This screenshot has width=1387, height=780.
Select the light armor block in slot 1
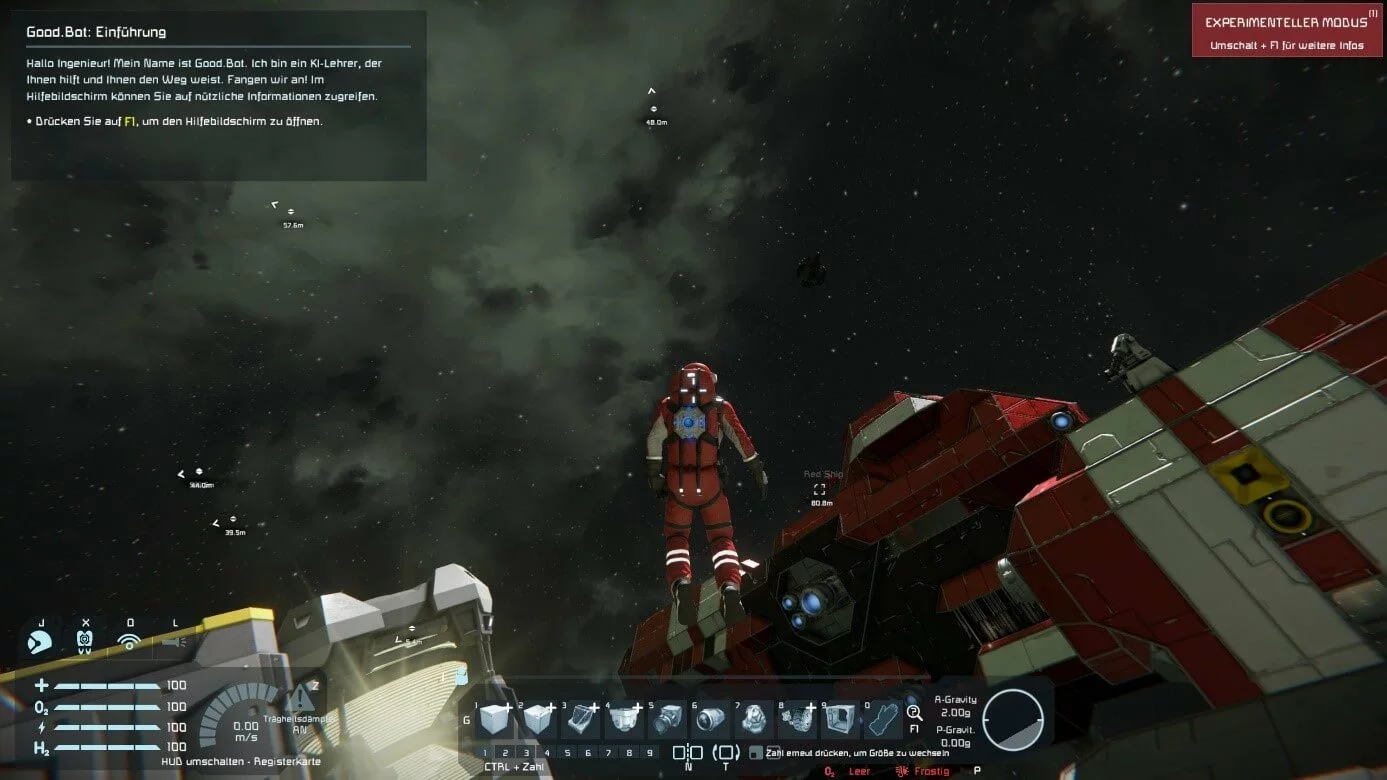(493, 719)
